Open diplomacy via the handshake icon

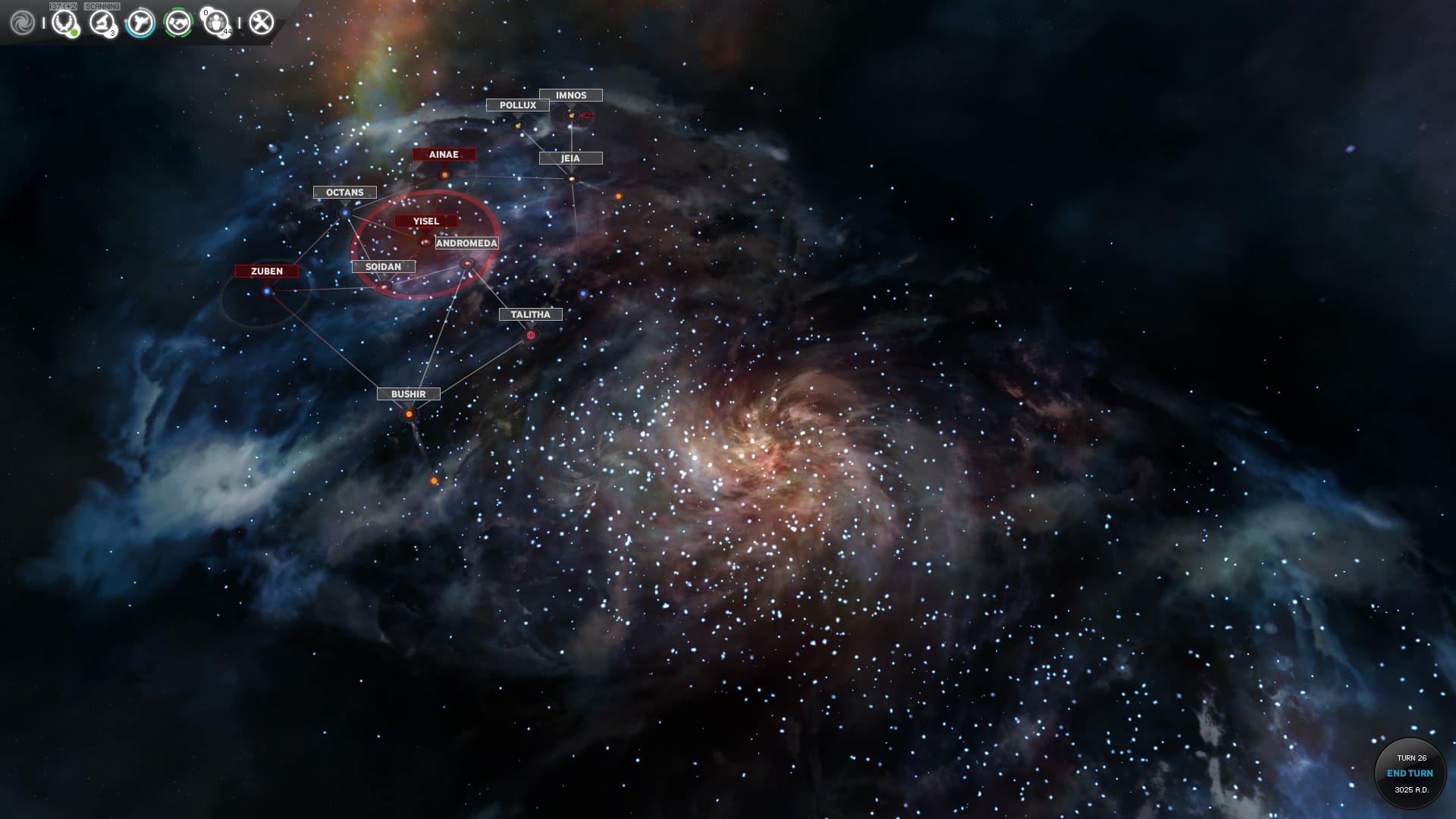coord(177,23)
